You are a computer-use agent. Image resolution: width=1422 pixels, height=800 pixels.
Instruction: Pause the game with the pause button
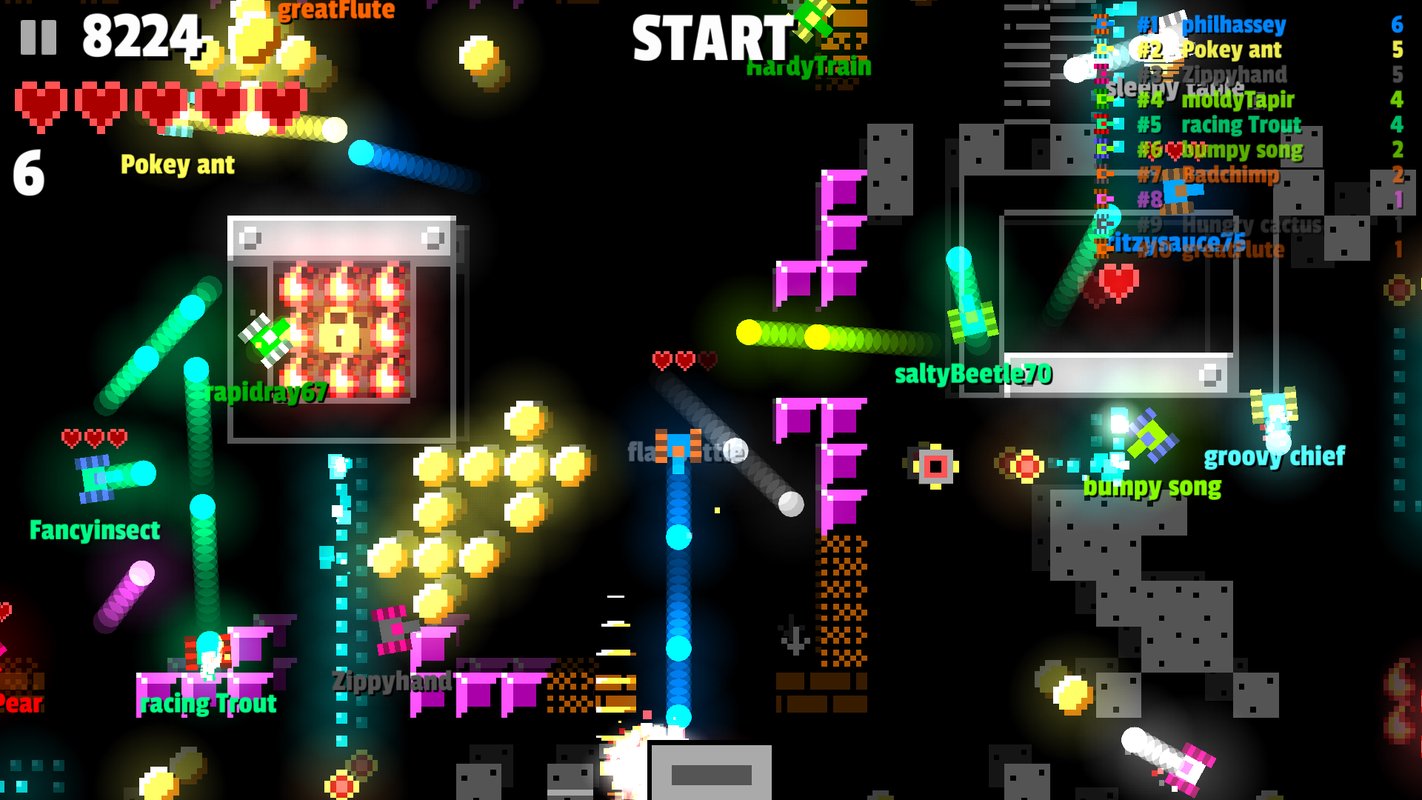tap(39, 36)
